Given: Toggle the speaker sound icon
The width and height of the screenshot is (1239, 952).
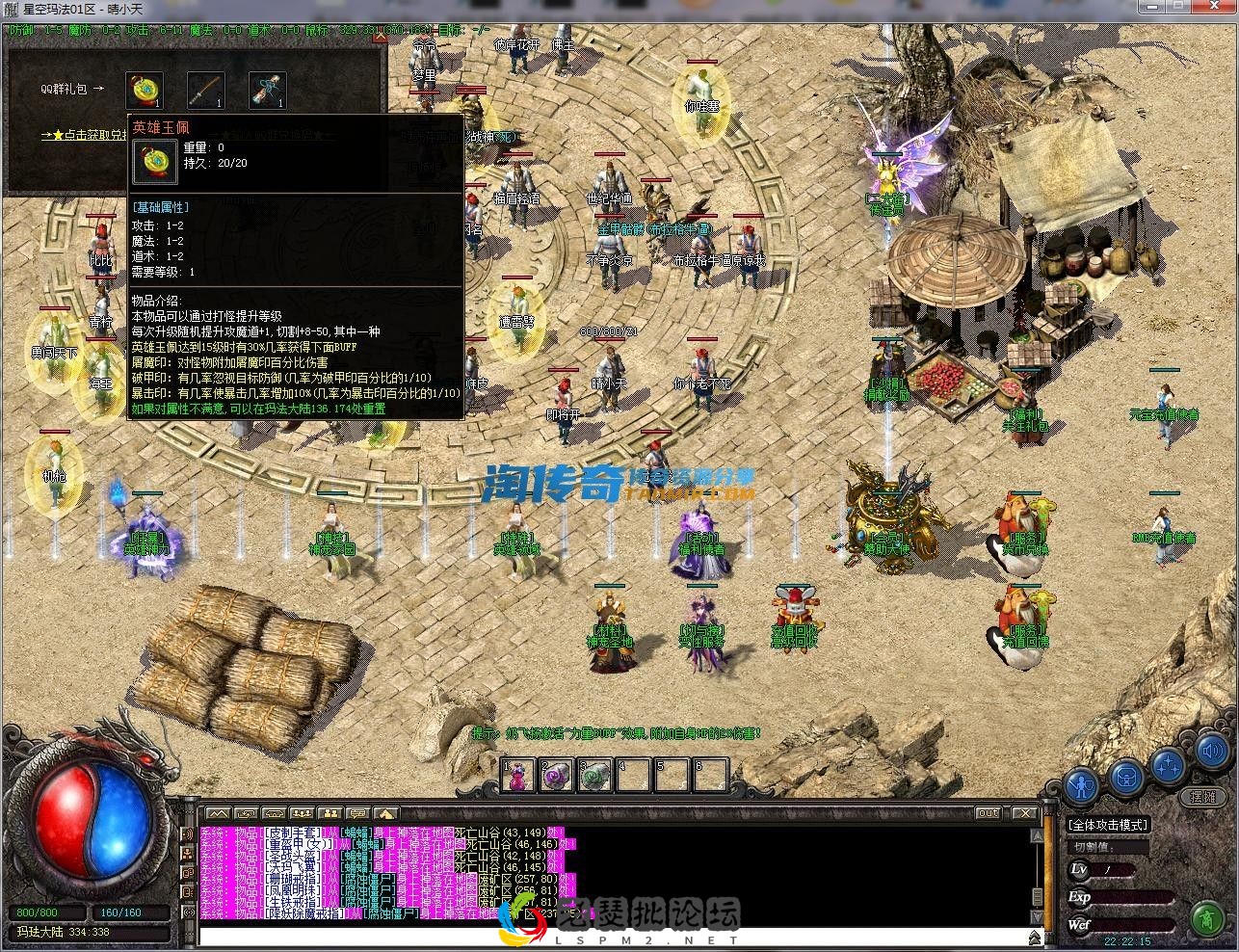Looking at the screenshot, I should tap(1211, 751).
